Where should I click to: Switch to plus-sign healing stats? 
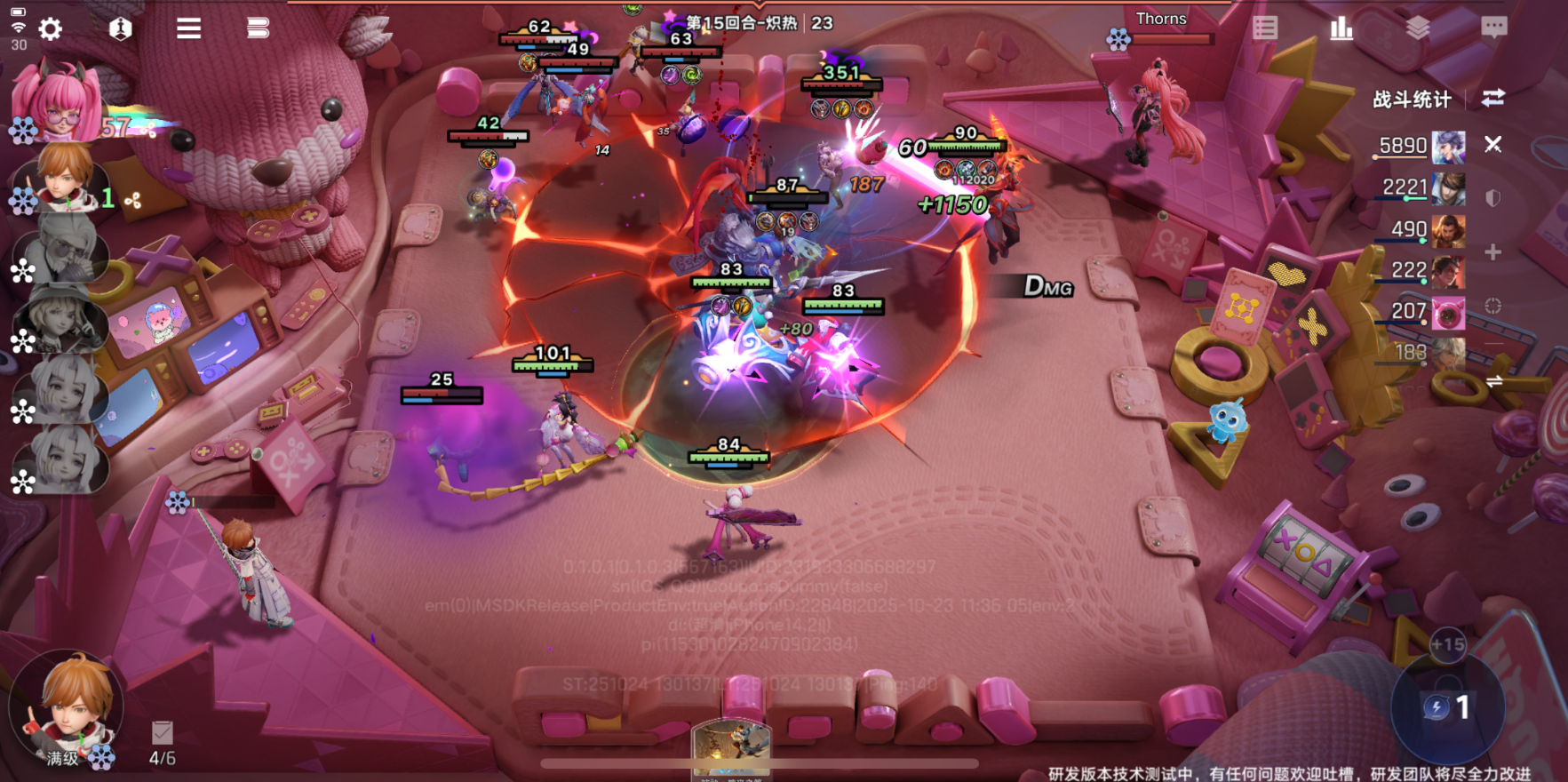coord(1493,252)
